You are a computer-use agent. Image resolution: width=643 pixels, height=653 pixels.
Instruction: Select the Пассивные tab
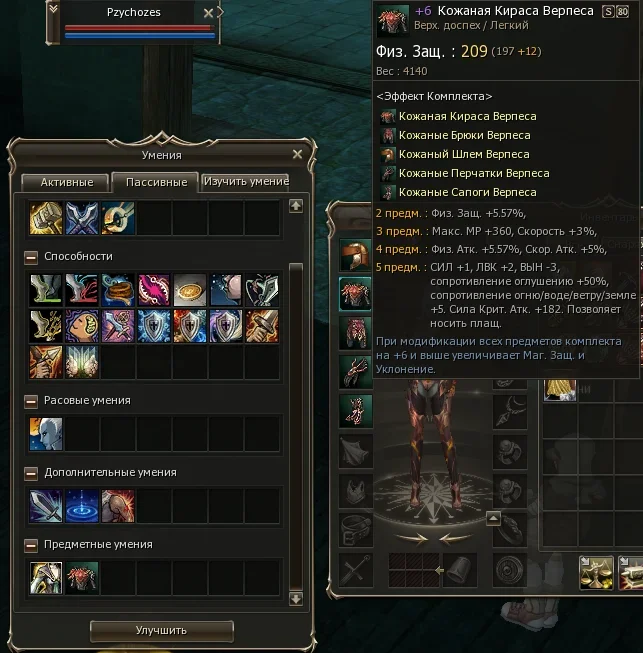(155, 182)
